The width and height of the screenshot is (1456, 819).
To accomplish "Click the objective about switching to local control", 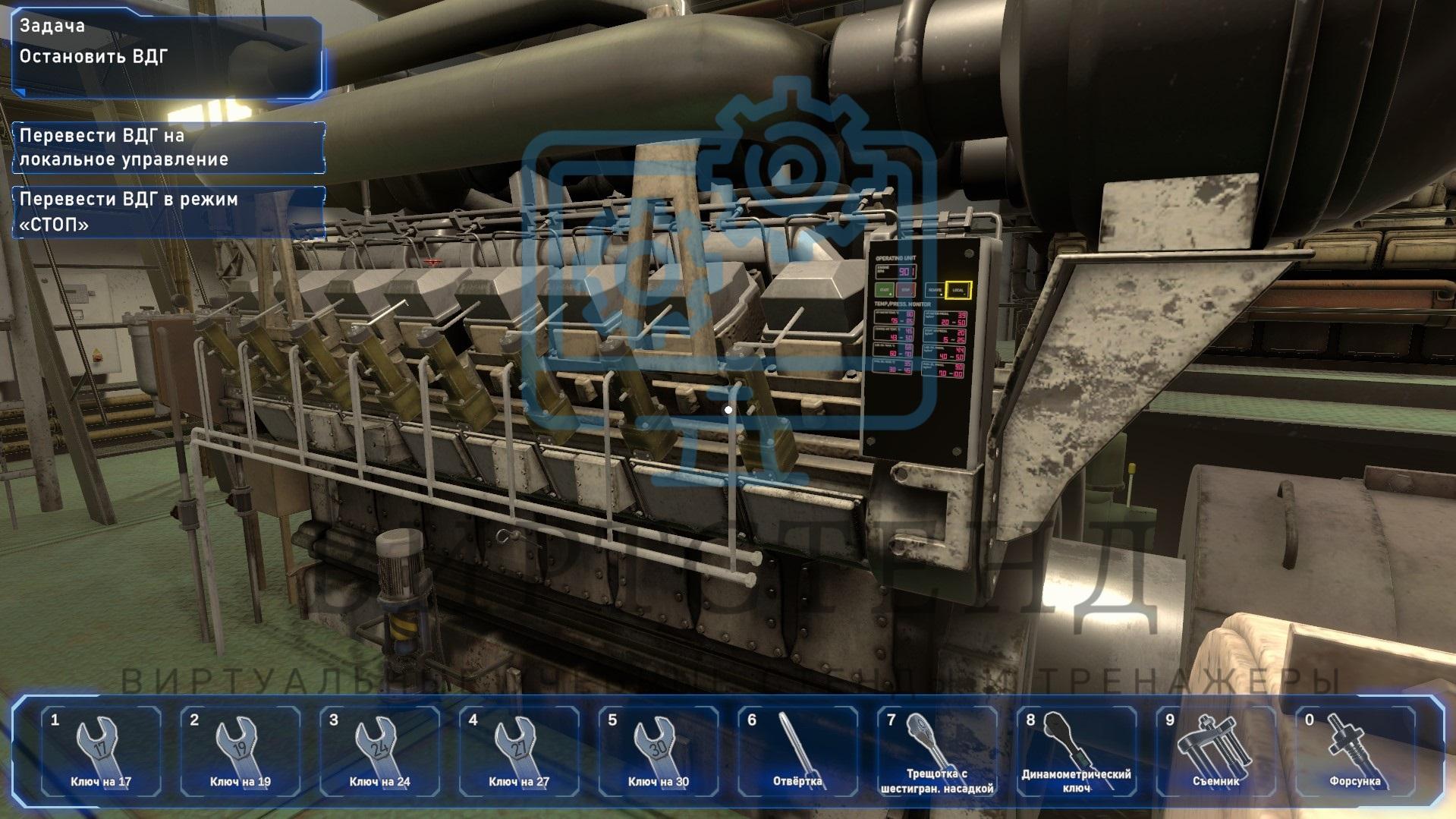I will coord(168,148).
